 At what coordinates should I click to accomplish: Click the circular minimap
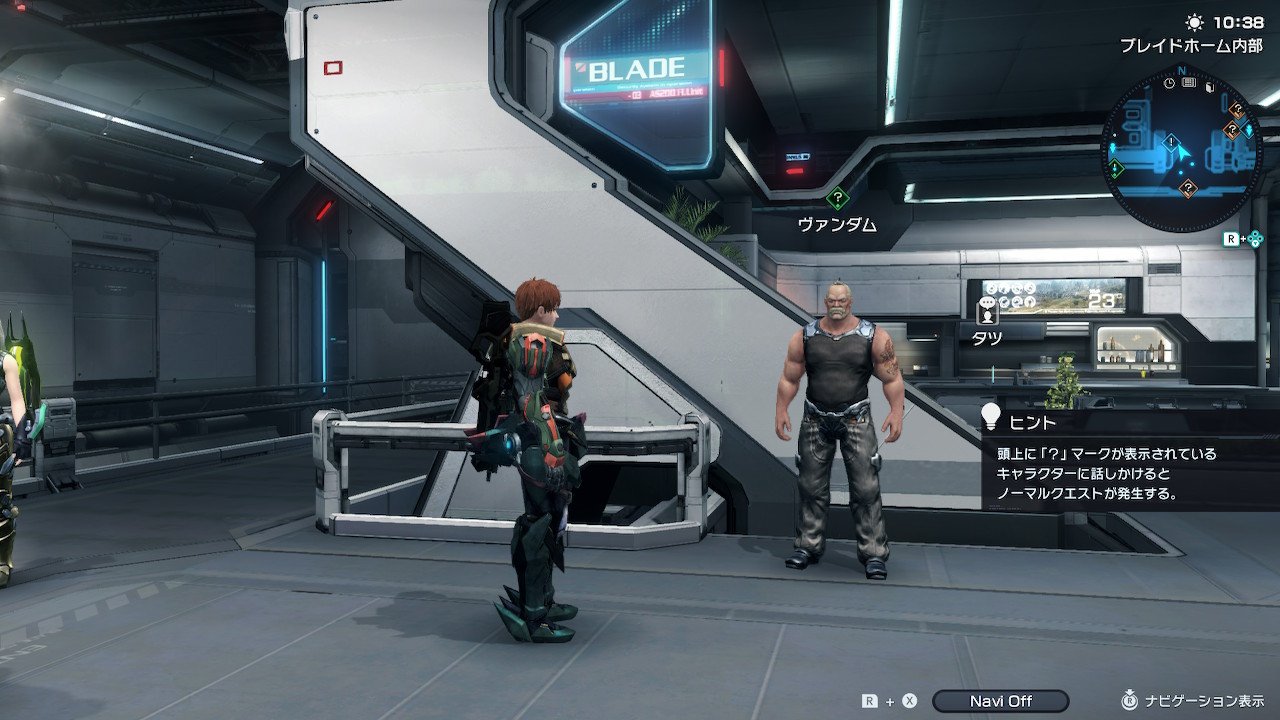(x=1181, y=150)
